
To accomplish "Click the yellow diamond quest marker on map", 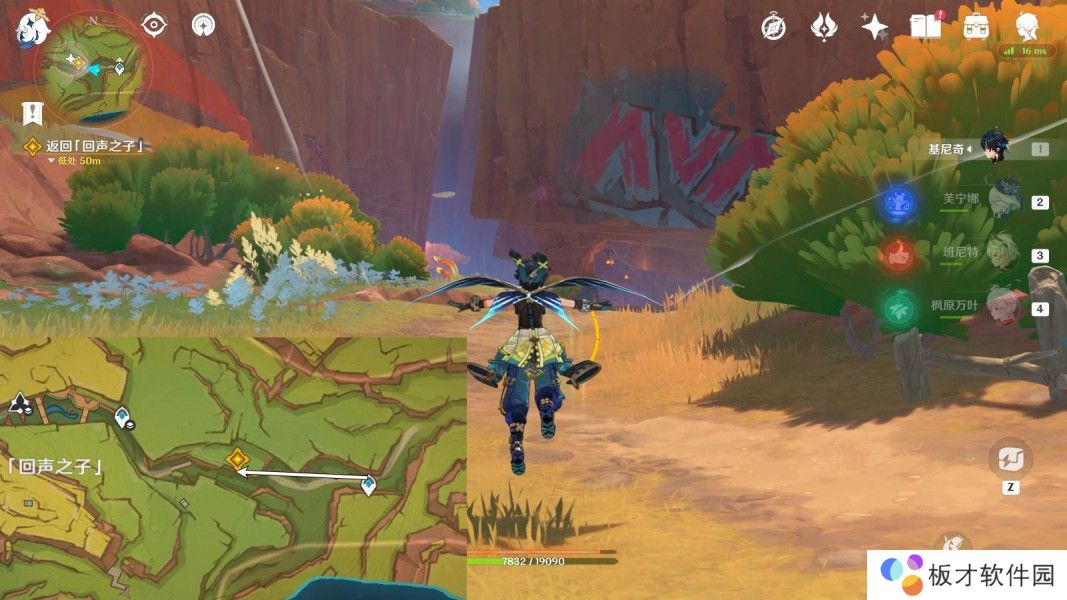I will pyautogui.click(x=237, y=459).
